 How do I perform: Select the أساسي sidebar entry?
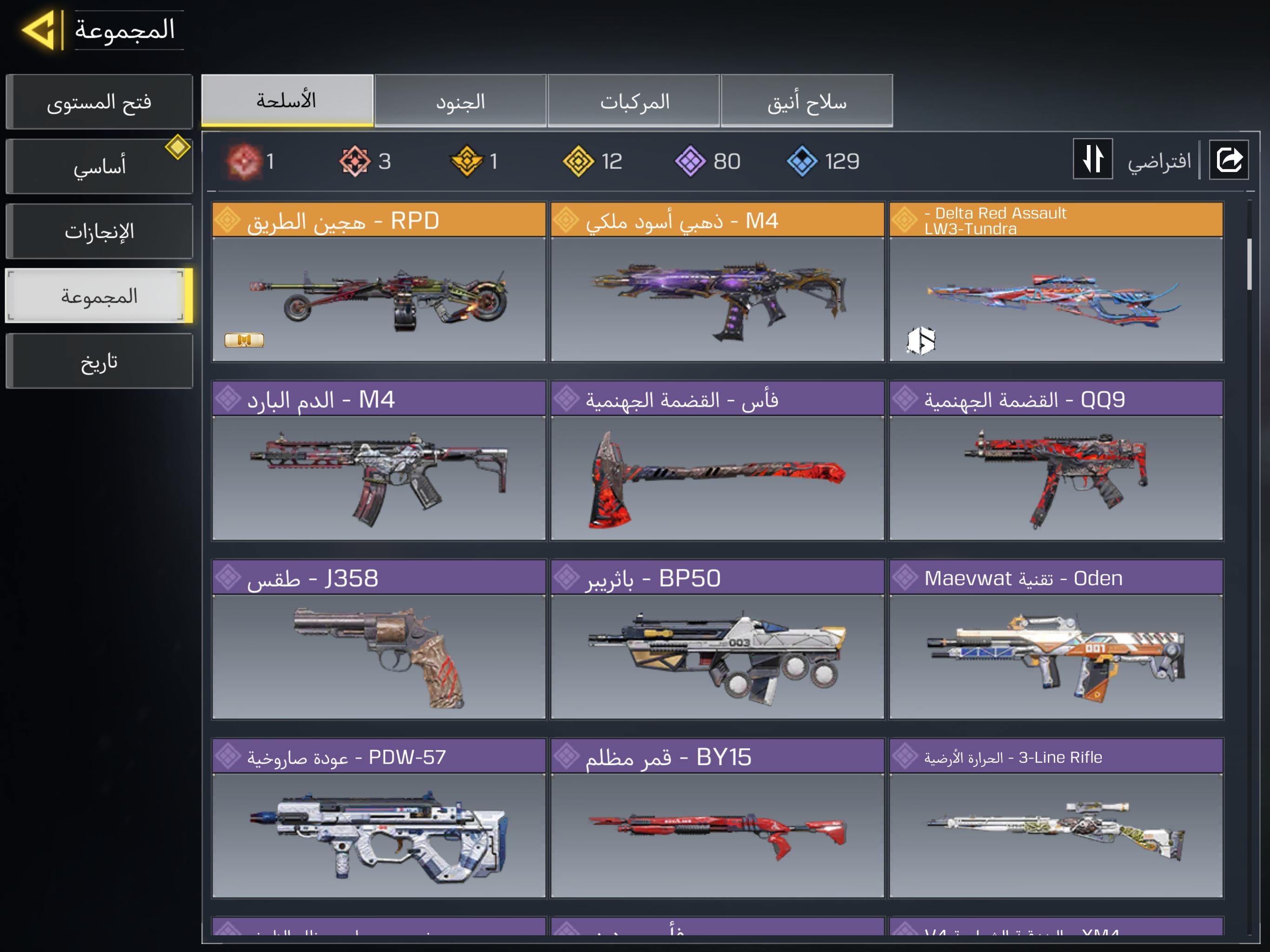(x=99, y=166)
